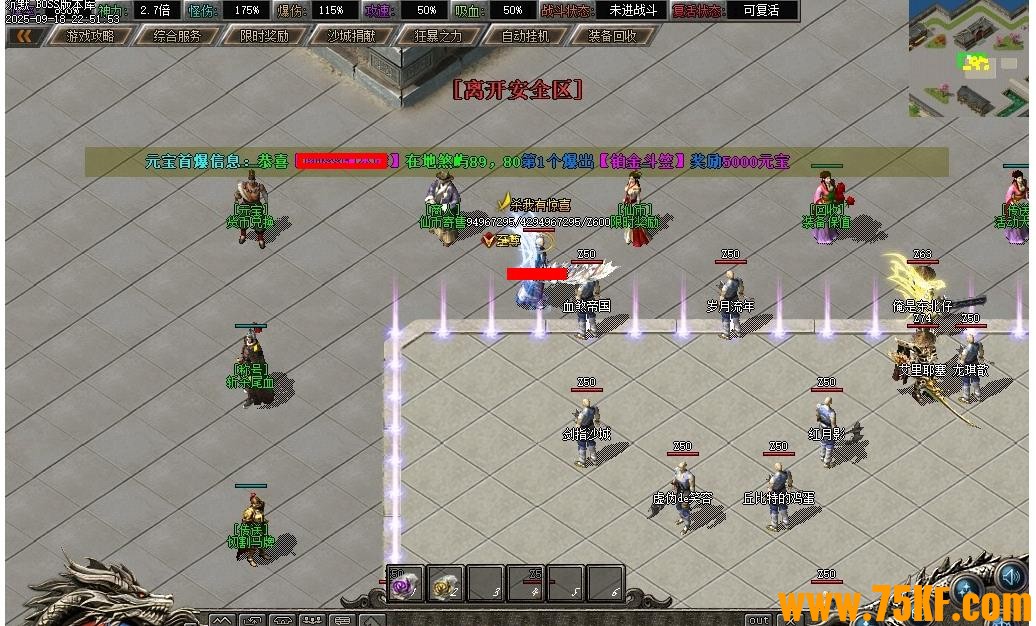Viewport: 1036px width, 626px height.
Task: Open the 综合服务 services menu
Action: 176,36
